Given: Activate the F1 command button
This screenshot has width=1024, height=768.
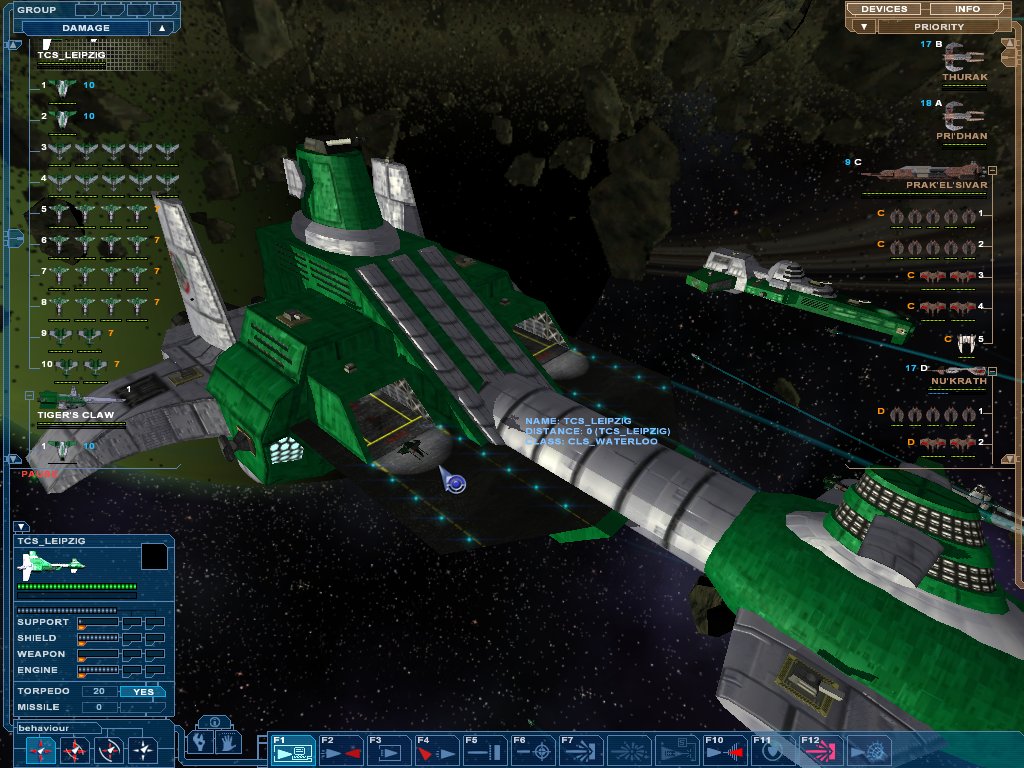Looking at the screenshot, I should click(x=293, y=749).
